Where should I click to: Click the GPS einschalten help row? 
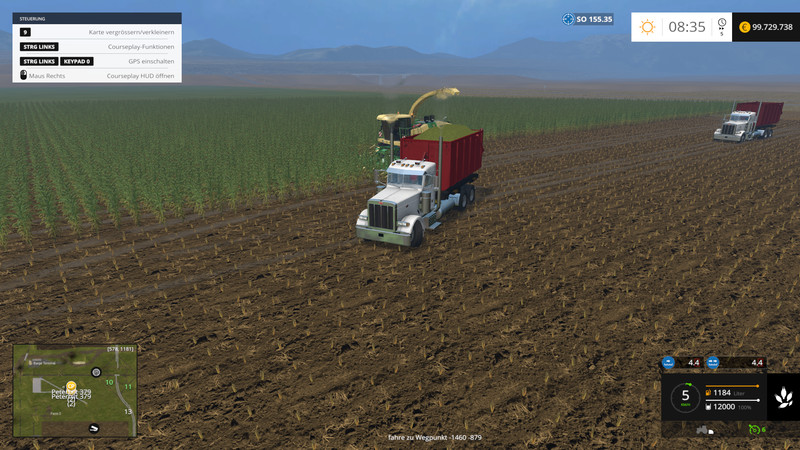coord(97,61)
